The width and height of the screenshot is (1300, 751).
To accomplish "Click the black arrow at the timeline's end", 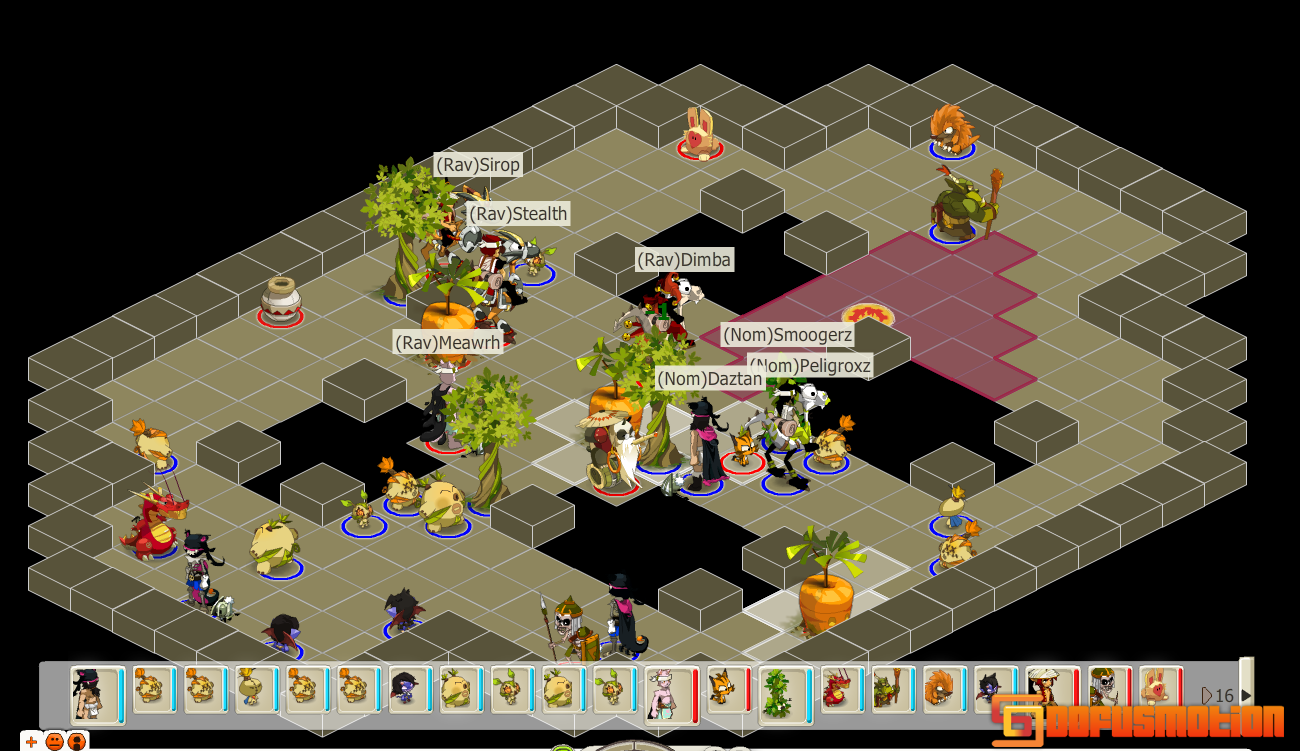I will 1246,695.
